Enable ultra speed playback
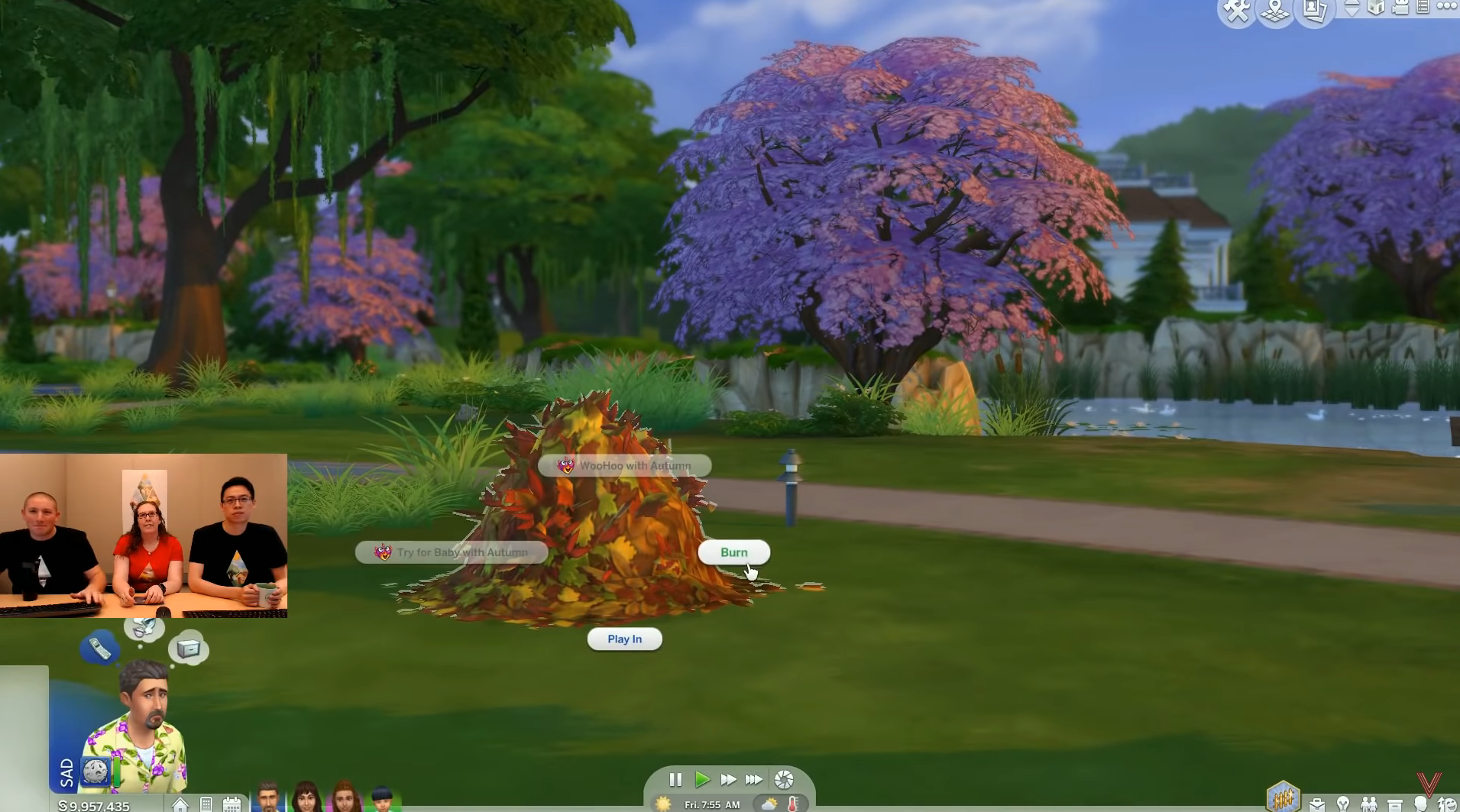The width and height of the screenshot is (1460, 812). click(x=753, y=780)
